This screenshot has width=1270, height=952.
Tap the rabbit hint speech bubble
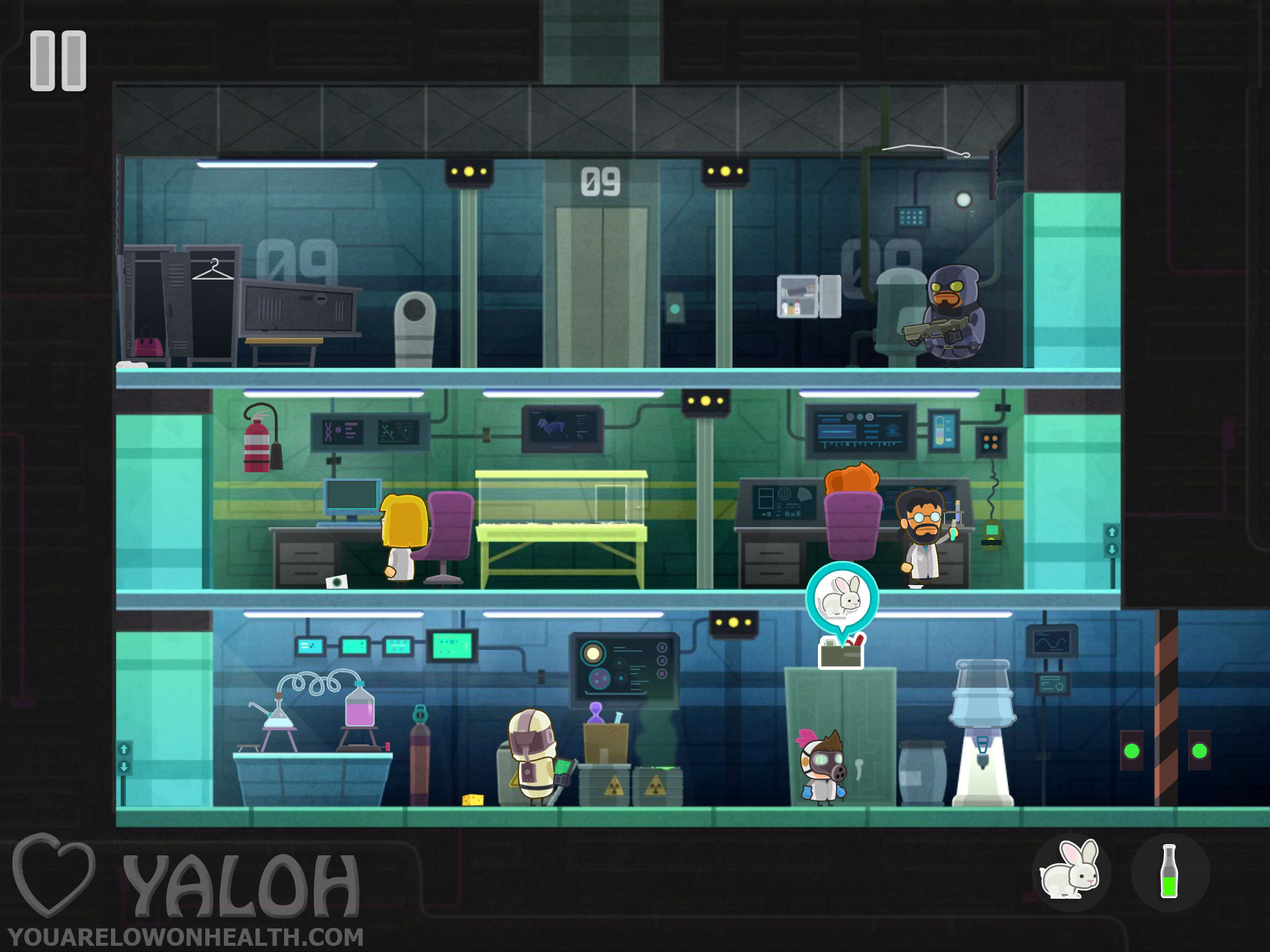coord(841,598)
